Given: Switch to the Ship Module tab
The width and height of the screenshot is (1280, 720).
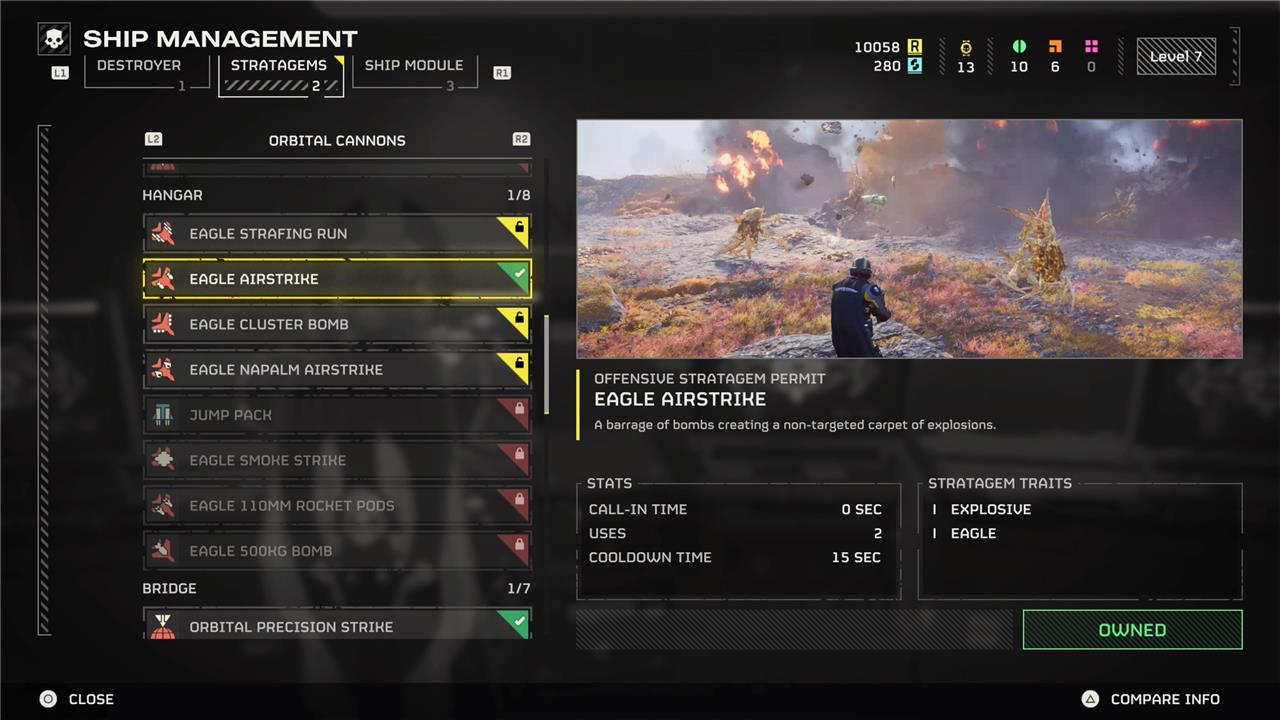Looking at the screenshot, I should pyautogui.click(x=413, y=66).
